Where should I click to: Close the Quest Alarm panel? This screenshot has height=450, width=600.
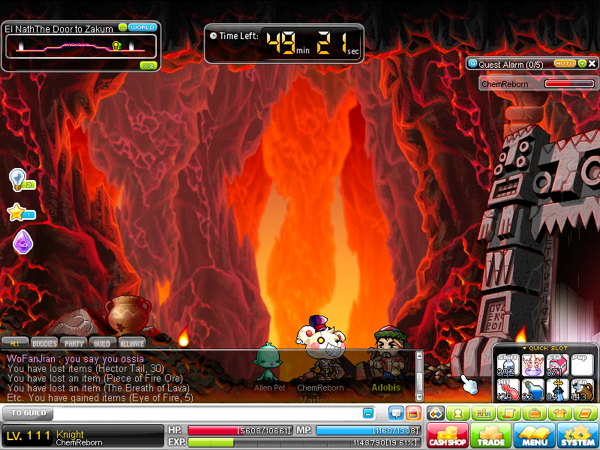click(x=590, y=63)
